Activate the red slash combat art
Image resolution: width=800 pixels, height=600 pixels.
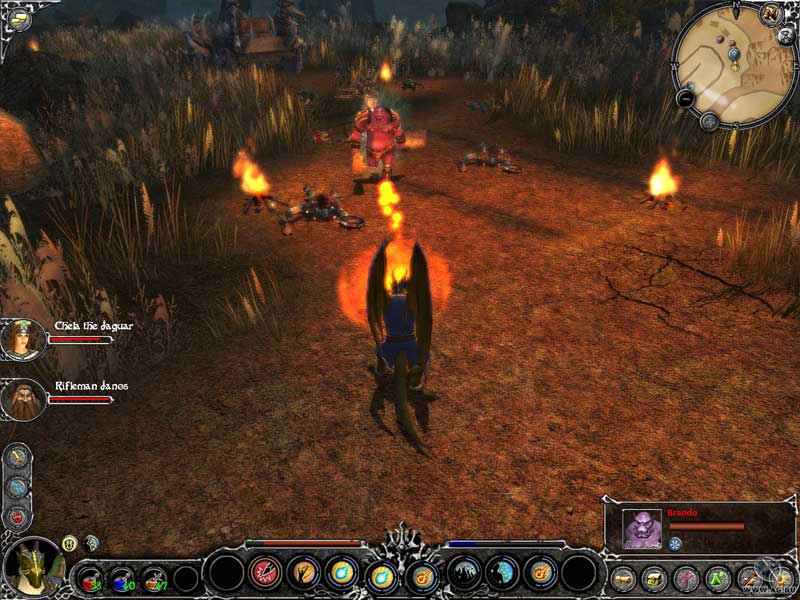point(265,573)
